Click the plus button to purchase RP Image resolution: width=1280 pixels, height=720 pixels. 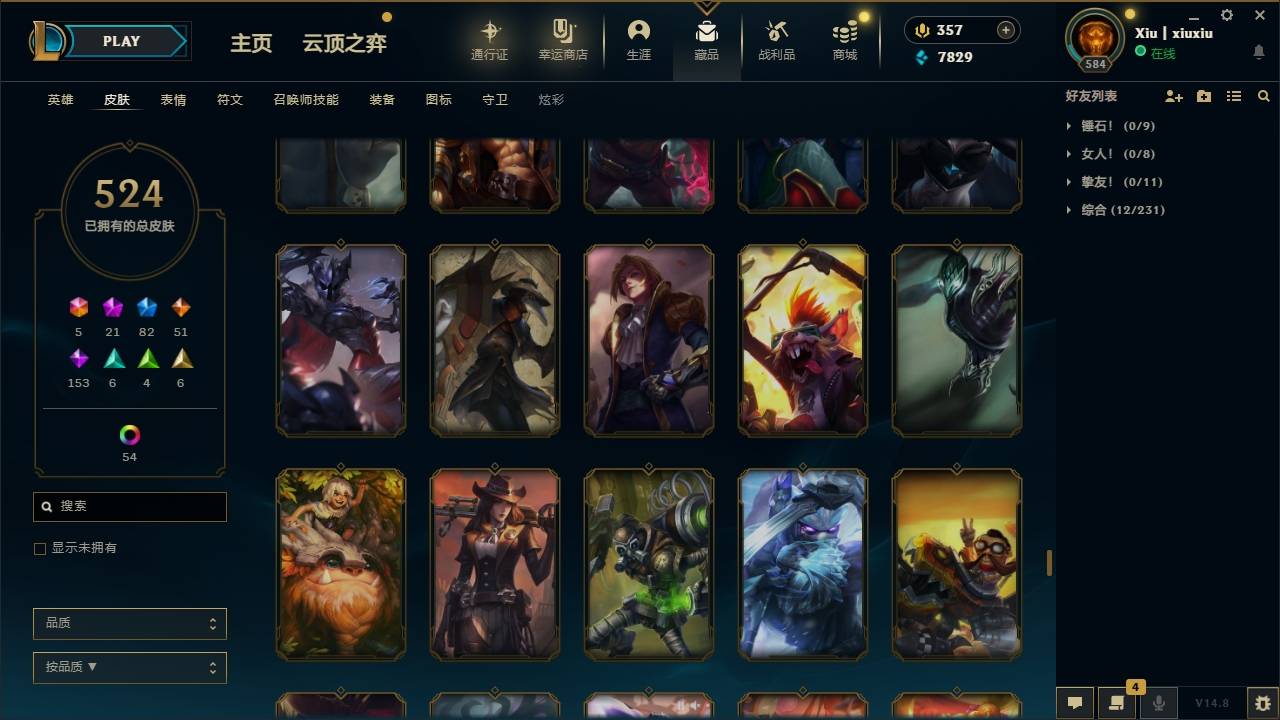pos(1003,30)
